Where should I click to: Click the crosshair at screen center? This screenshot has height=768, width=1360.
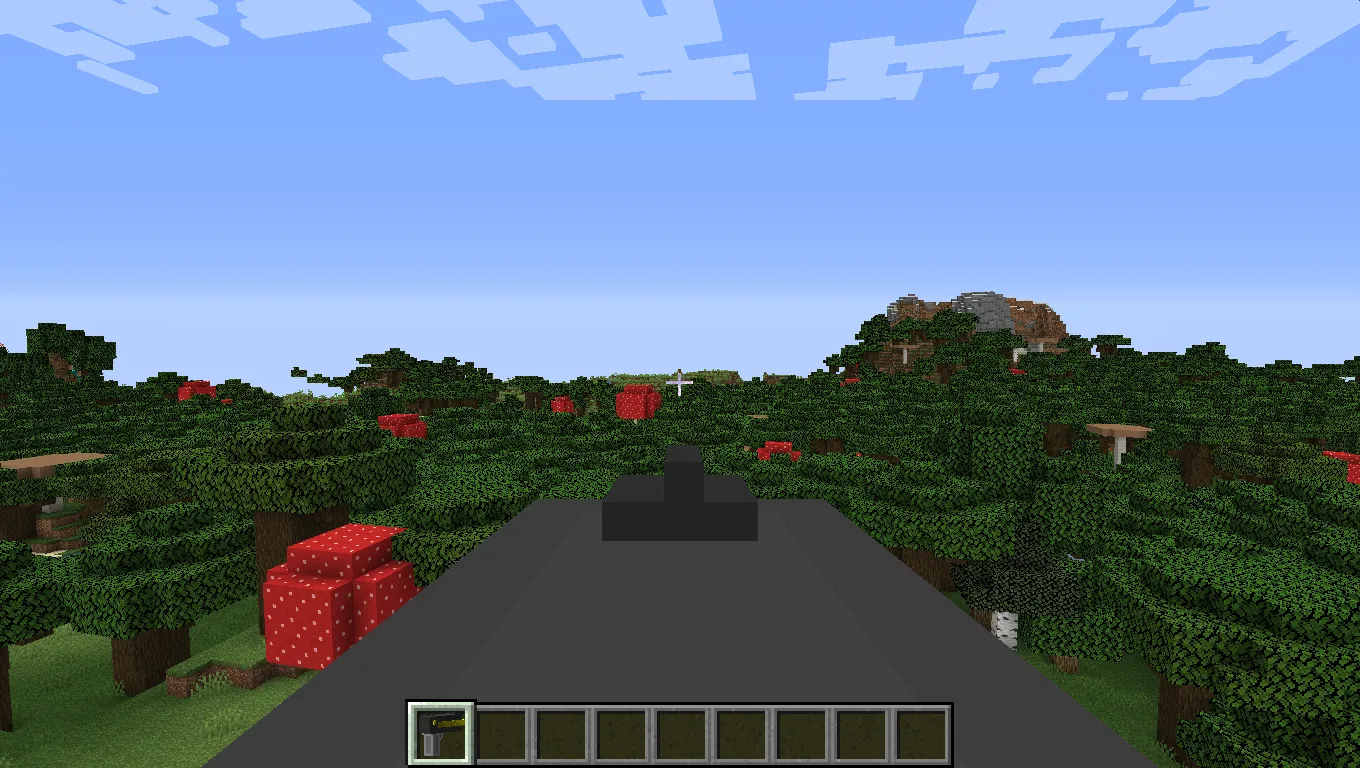tap(680, 384)
